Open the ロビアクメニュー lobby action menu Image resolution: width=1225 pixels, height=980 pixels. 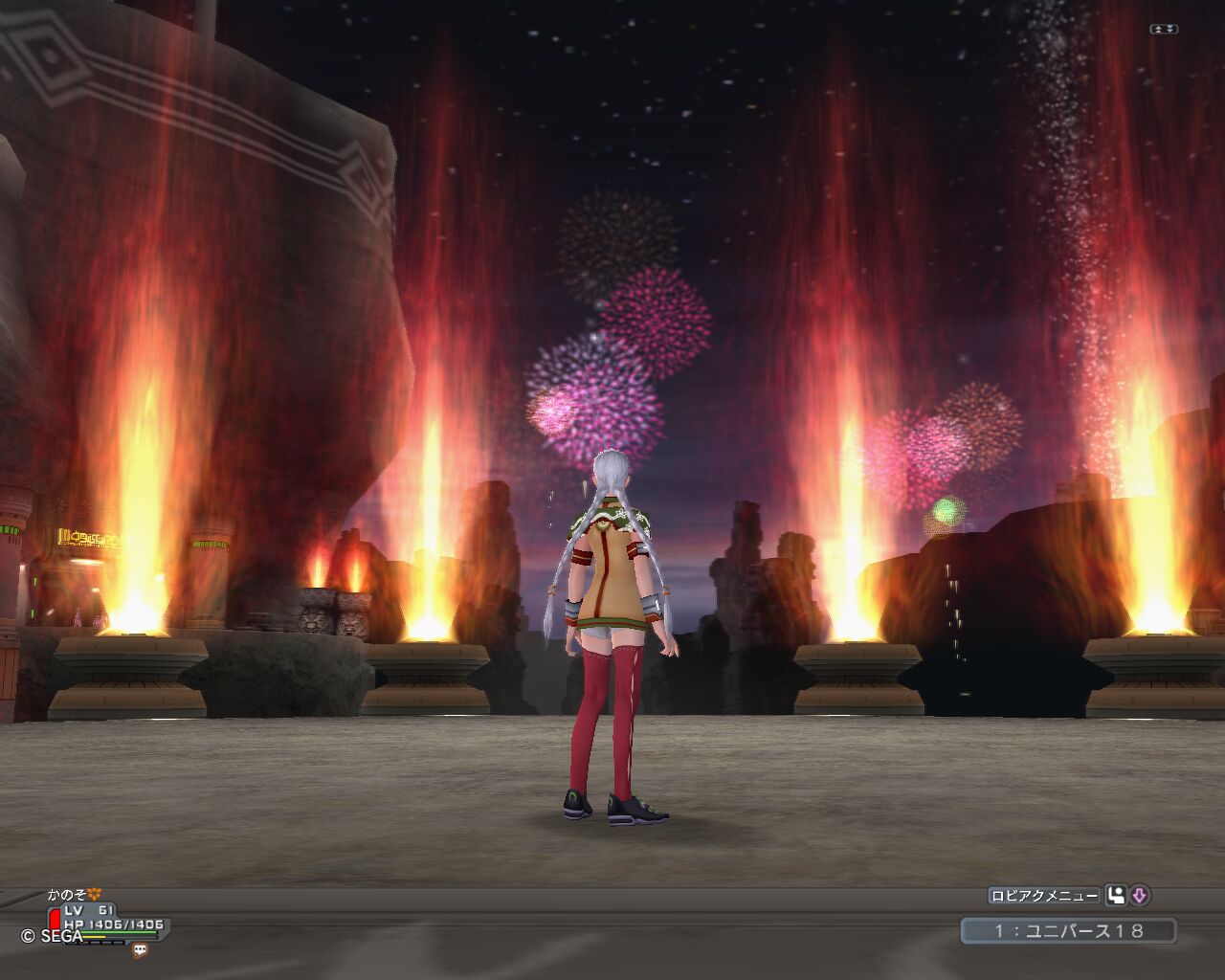coord(1044,896)
